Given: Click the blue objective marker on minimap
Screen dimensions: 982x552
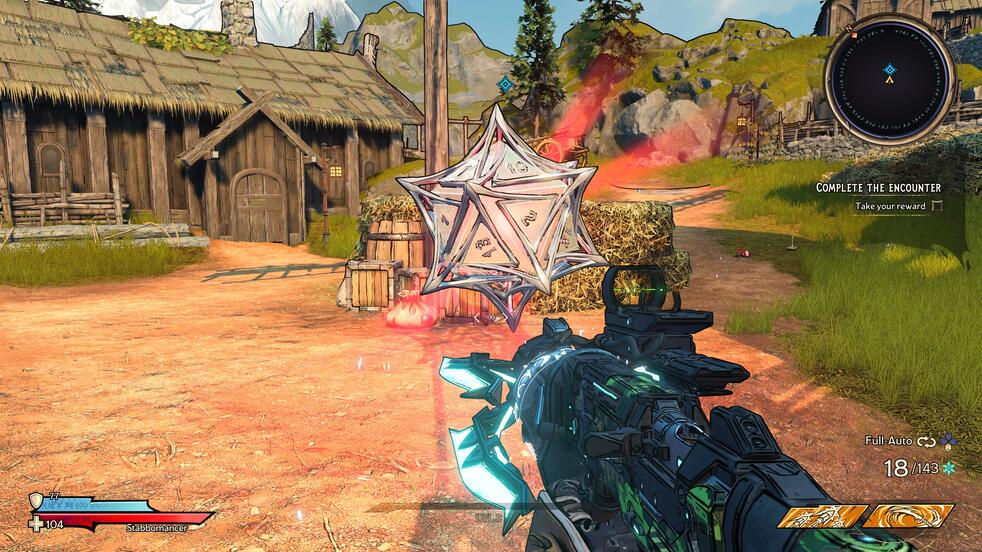Looking at the screenshot, I should pyautogui.click(x=889, y=70).
